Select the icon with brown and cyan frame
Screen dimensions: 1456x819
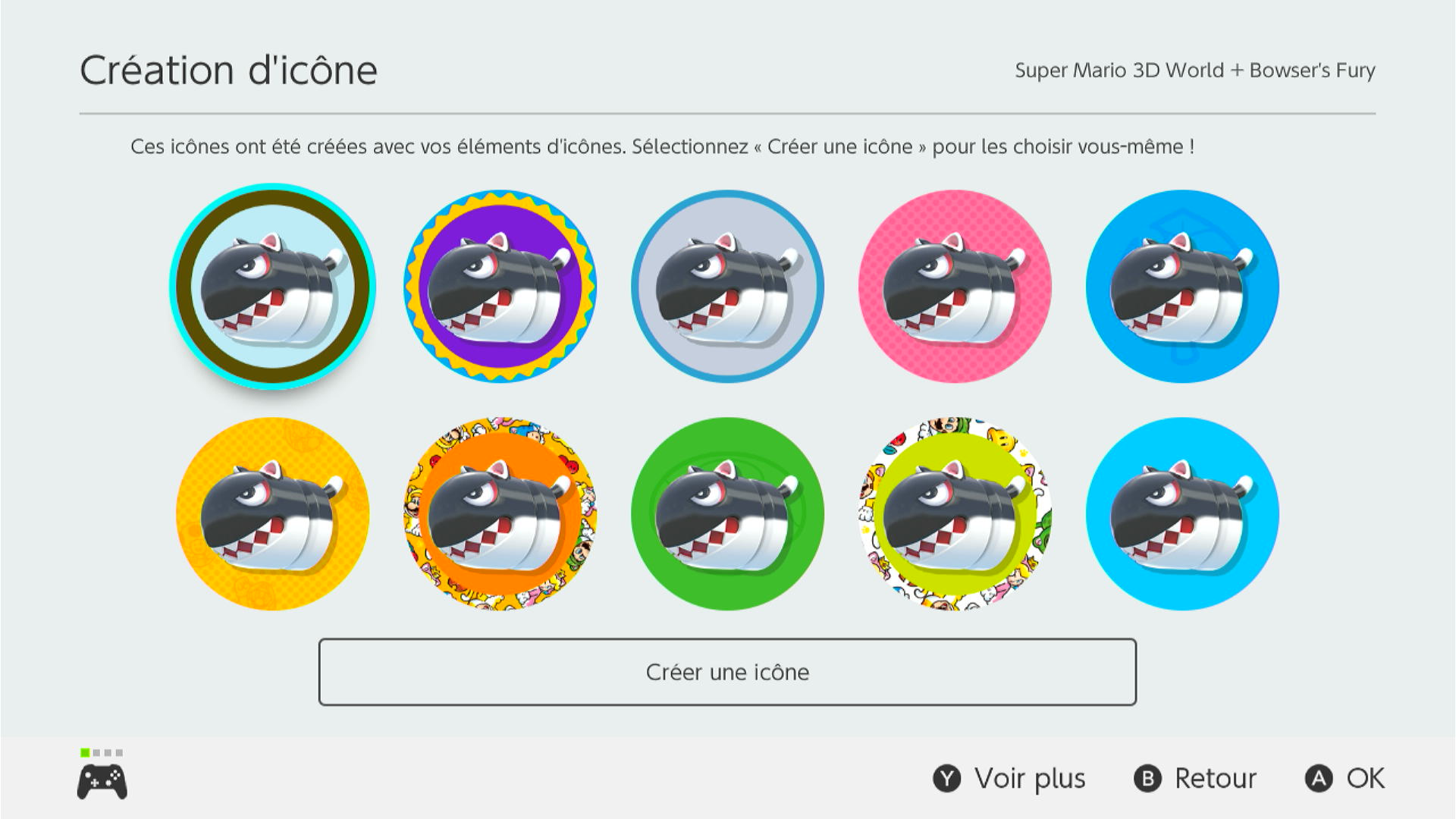[x=272, y=287]
